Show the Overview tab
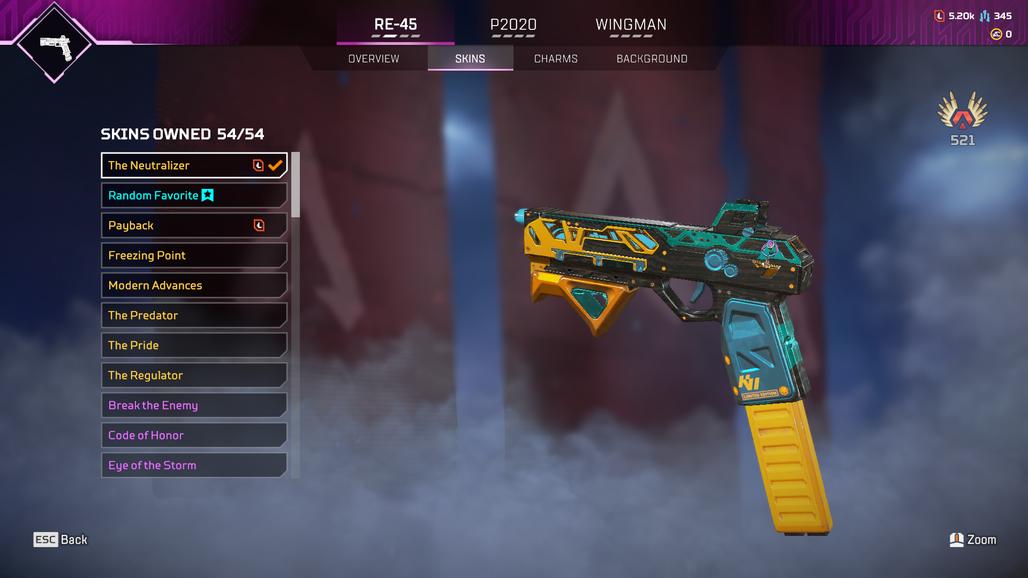 pyautogui.click(x=373, y=59)
